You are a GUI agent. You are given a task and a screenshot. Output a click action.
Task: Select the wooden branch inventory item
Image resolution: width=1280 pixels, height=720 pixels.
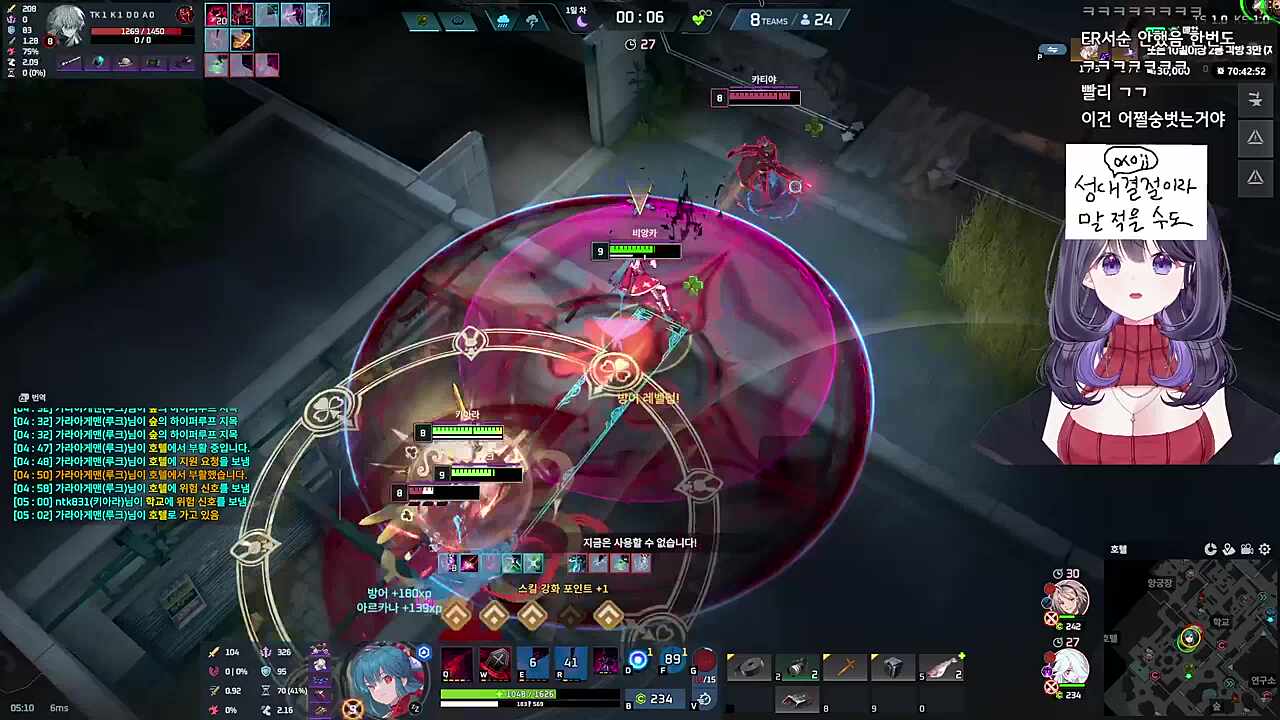845,668
